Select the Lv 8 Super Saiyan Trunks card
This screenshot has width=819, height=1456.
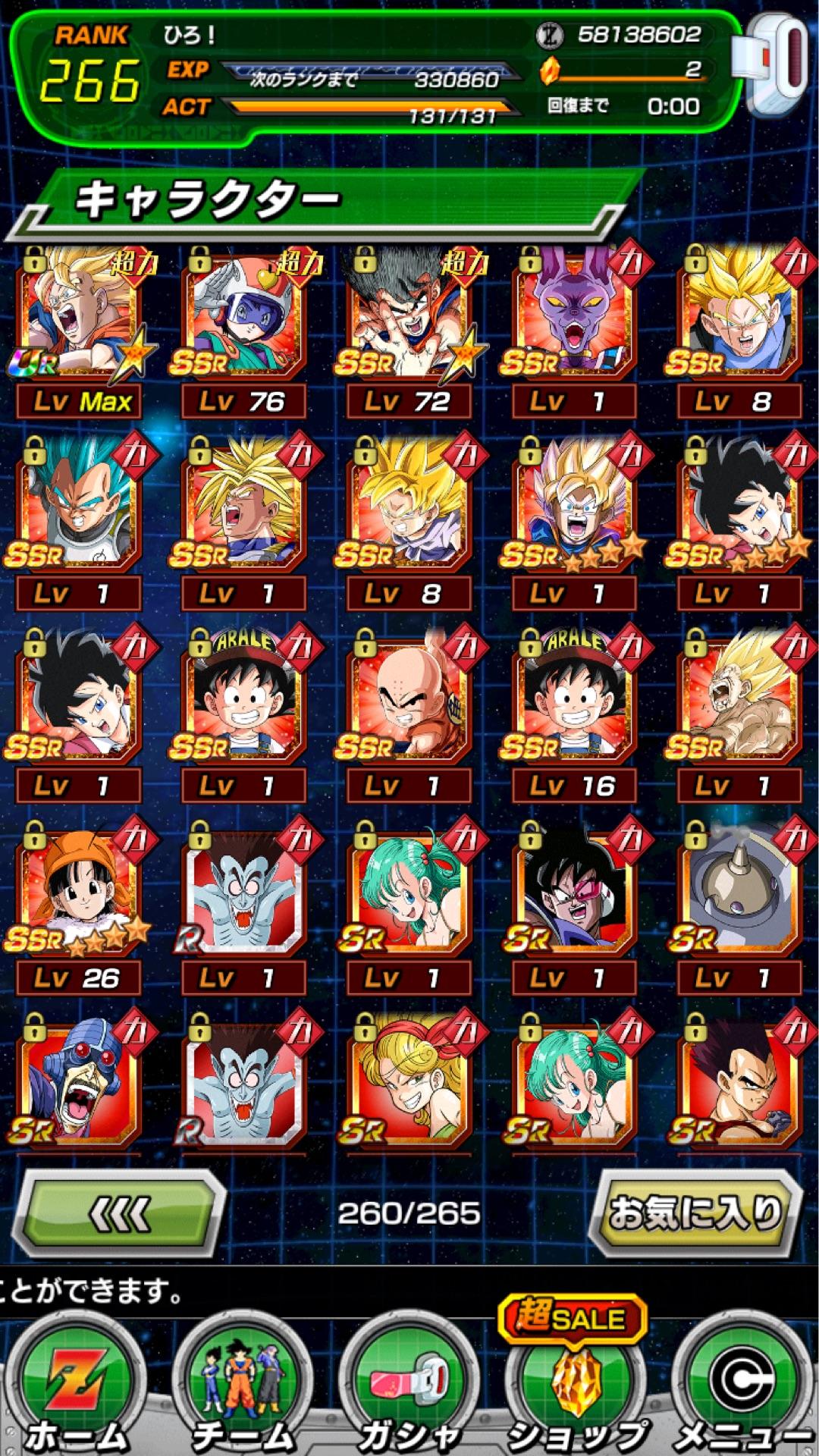pyautogui.click(x=739, y=318)
